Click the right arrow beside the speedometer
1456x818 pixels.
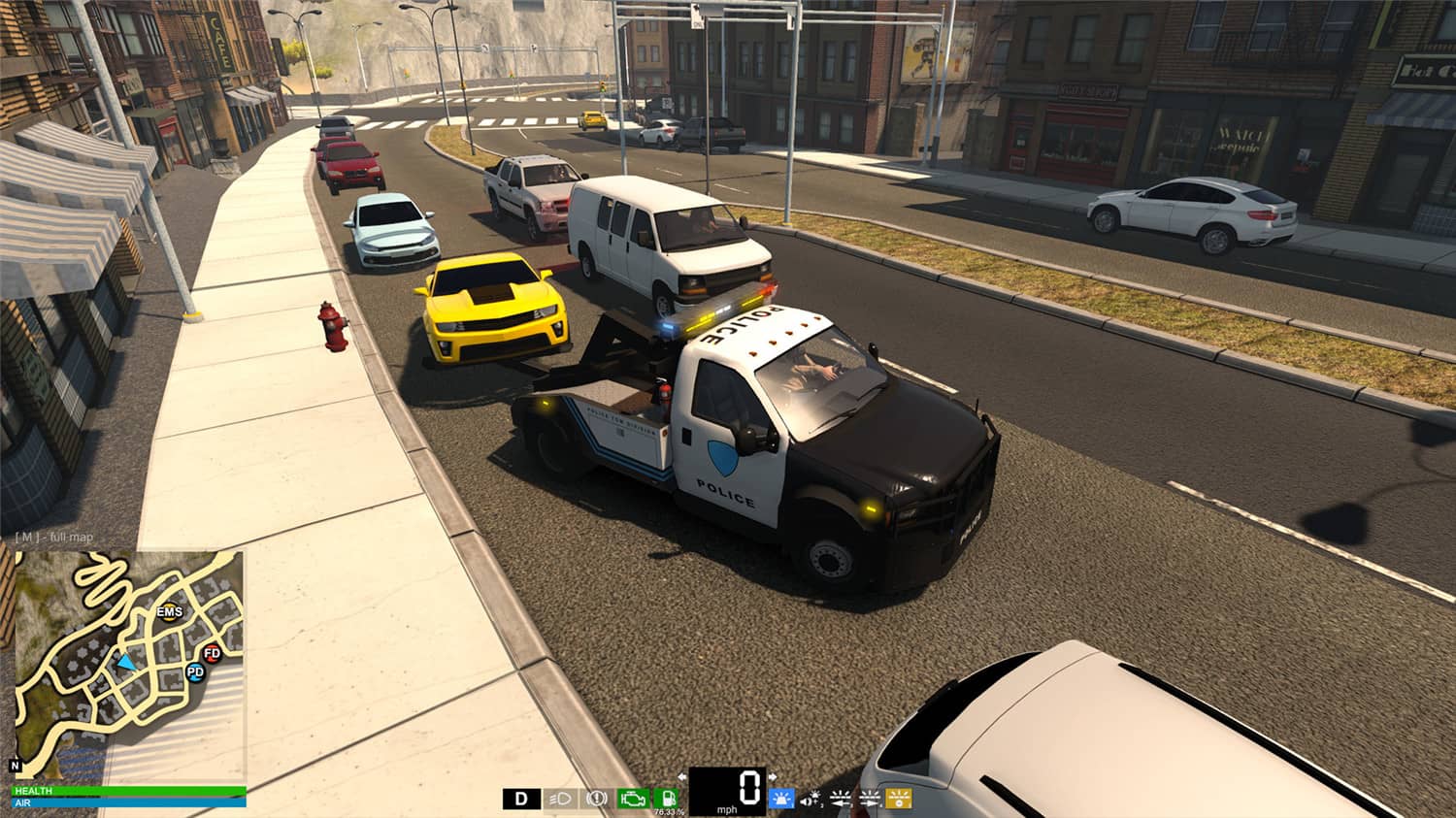772,776
